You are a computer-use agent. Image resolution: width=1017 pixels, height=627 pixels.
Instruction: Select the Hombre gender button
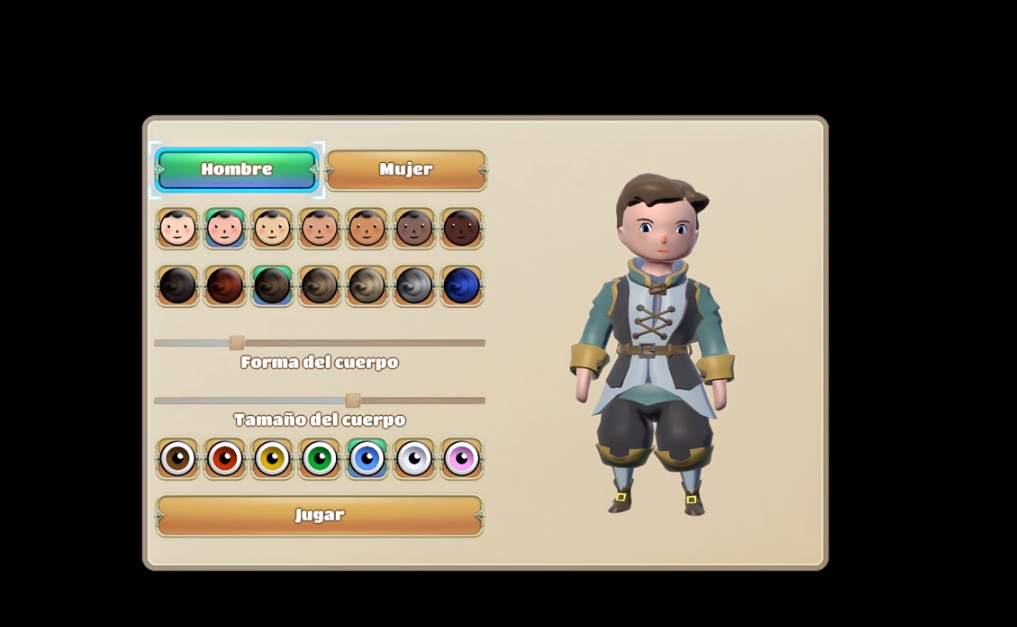237,170
